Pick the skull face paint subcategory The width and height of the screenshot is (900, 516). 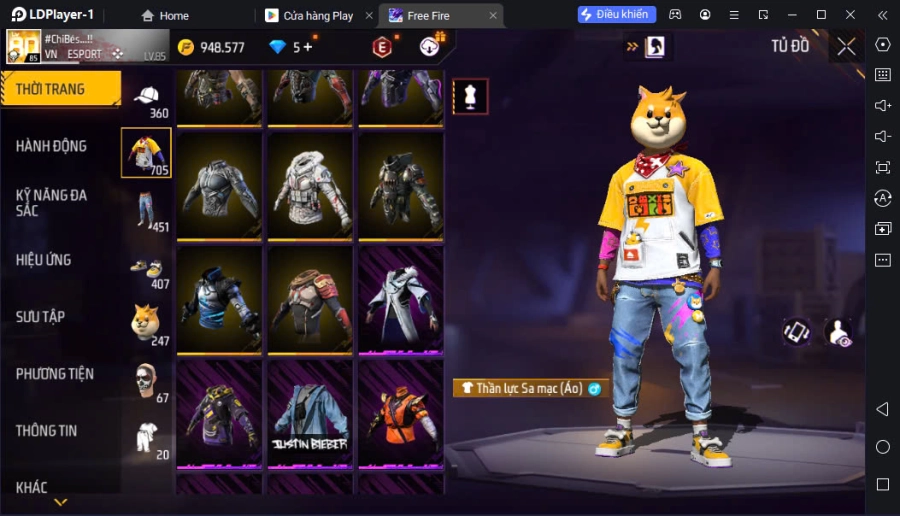tap(147, 381)
